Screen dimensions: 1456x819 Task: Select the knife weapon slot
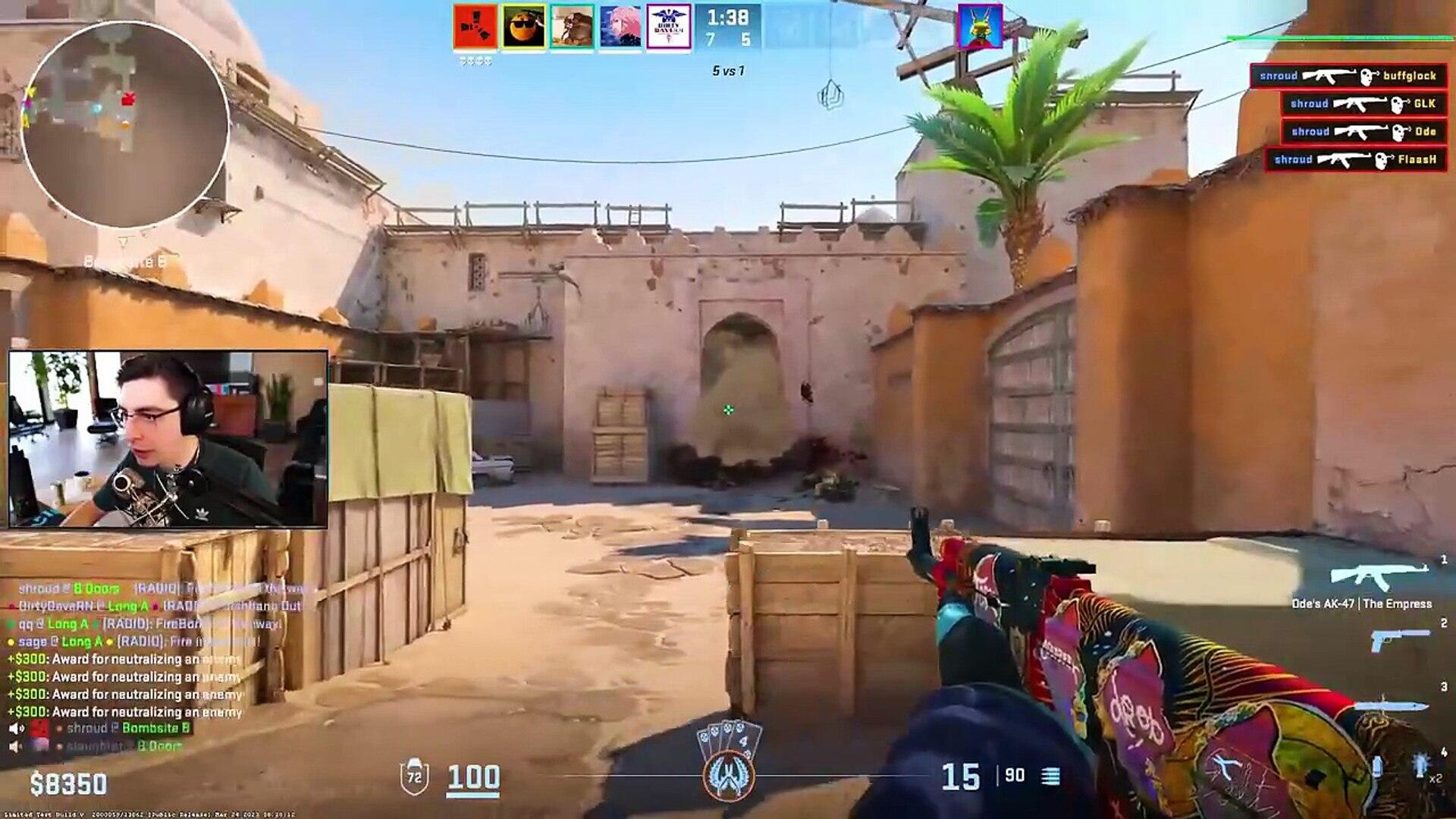pyautogui.click(x=1392, y=705)
